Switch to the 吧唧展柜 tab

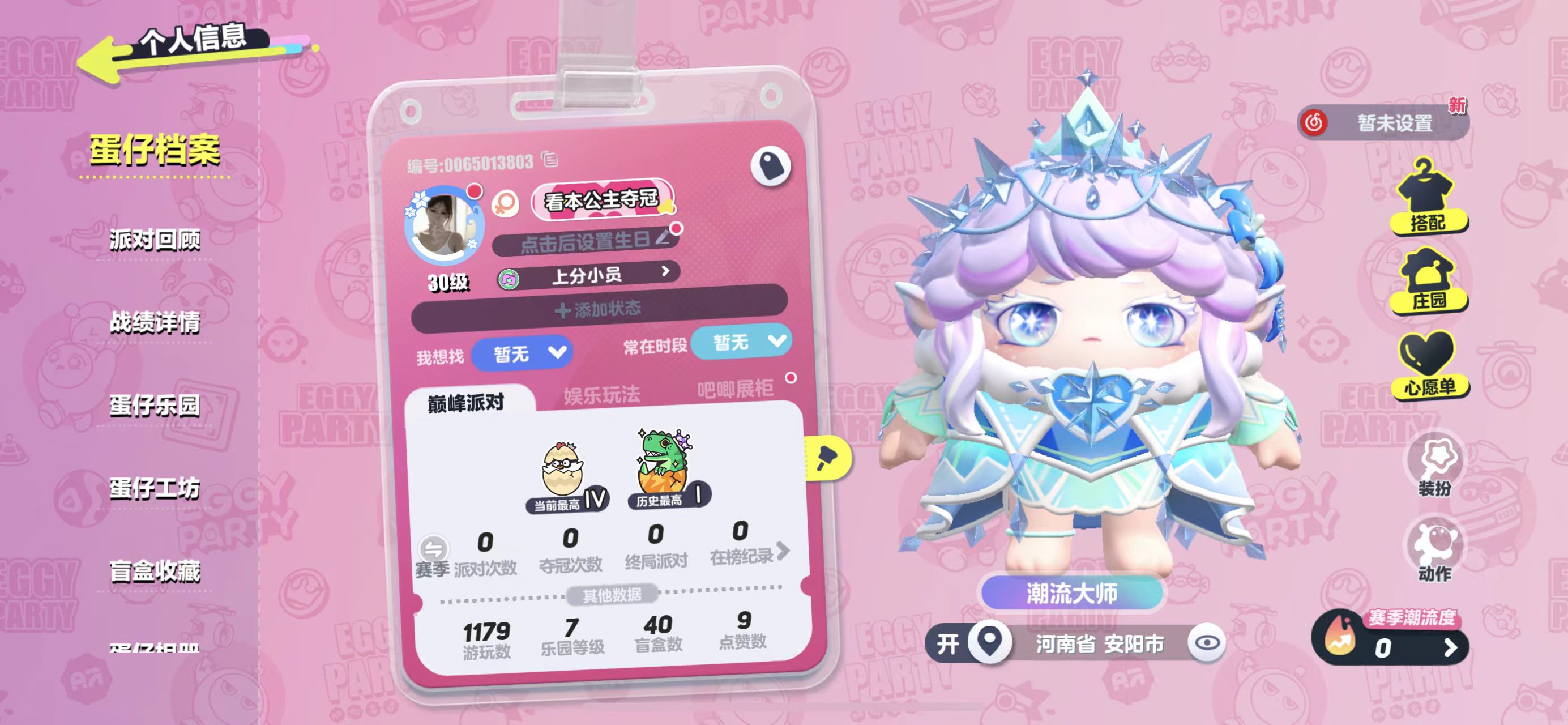[736, 389]
